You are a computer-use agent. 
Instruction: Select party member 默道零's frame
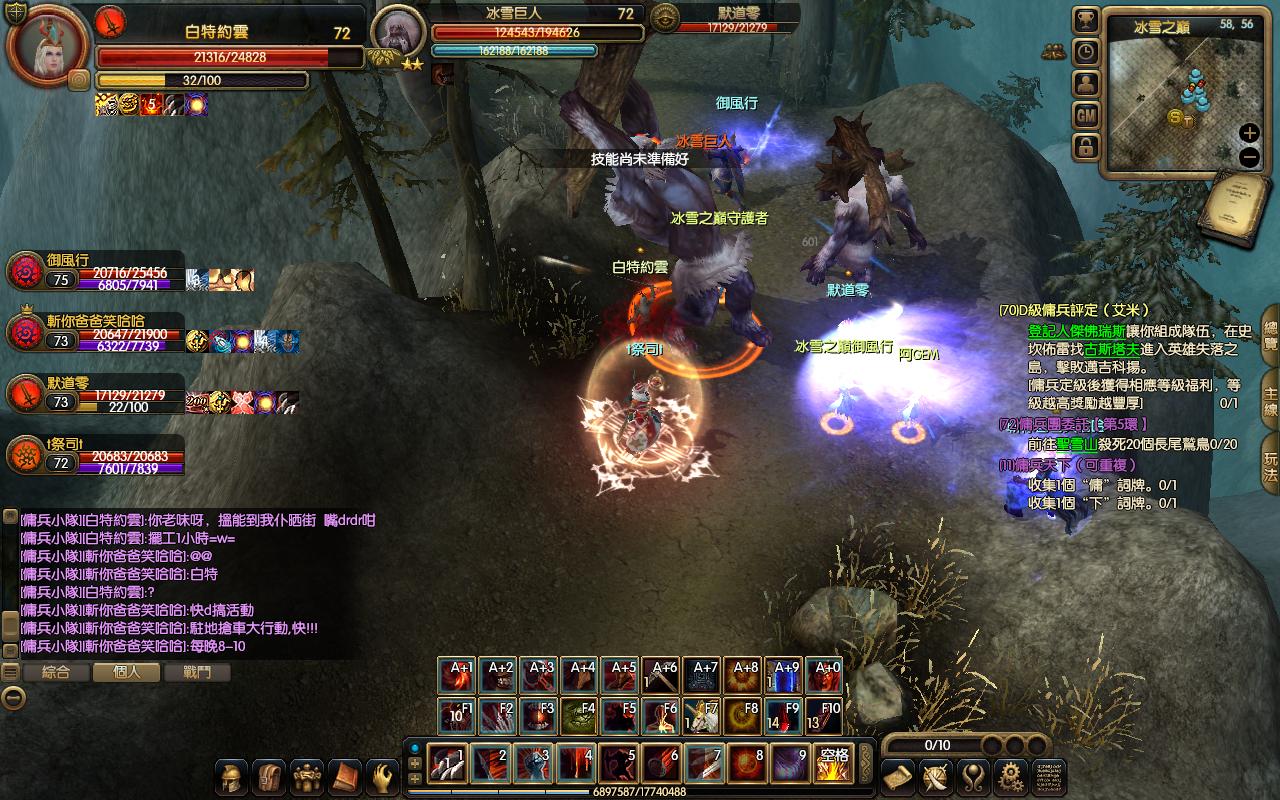point(95,394)
